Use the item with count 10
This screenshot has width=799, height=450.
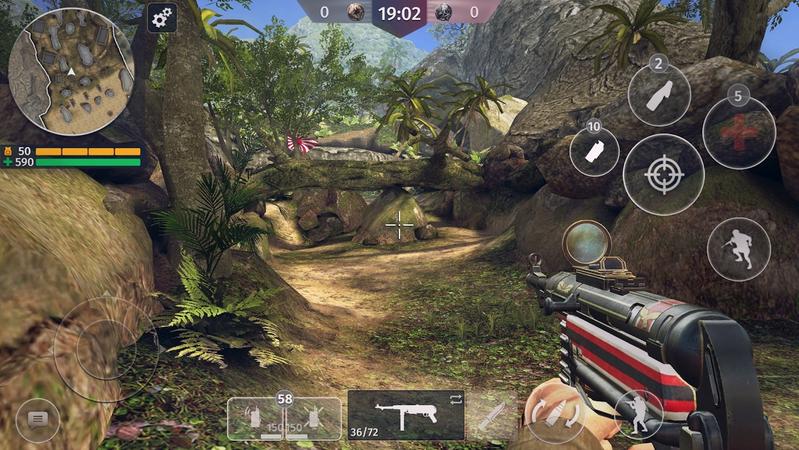(594, 152)
